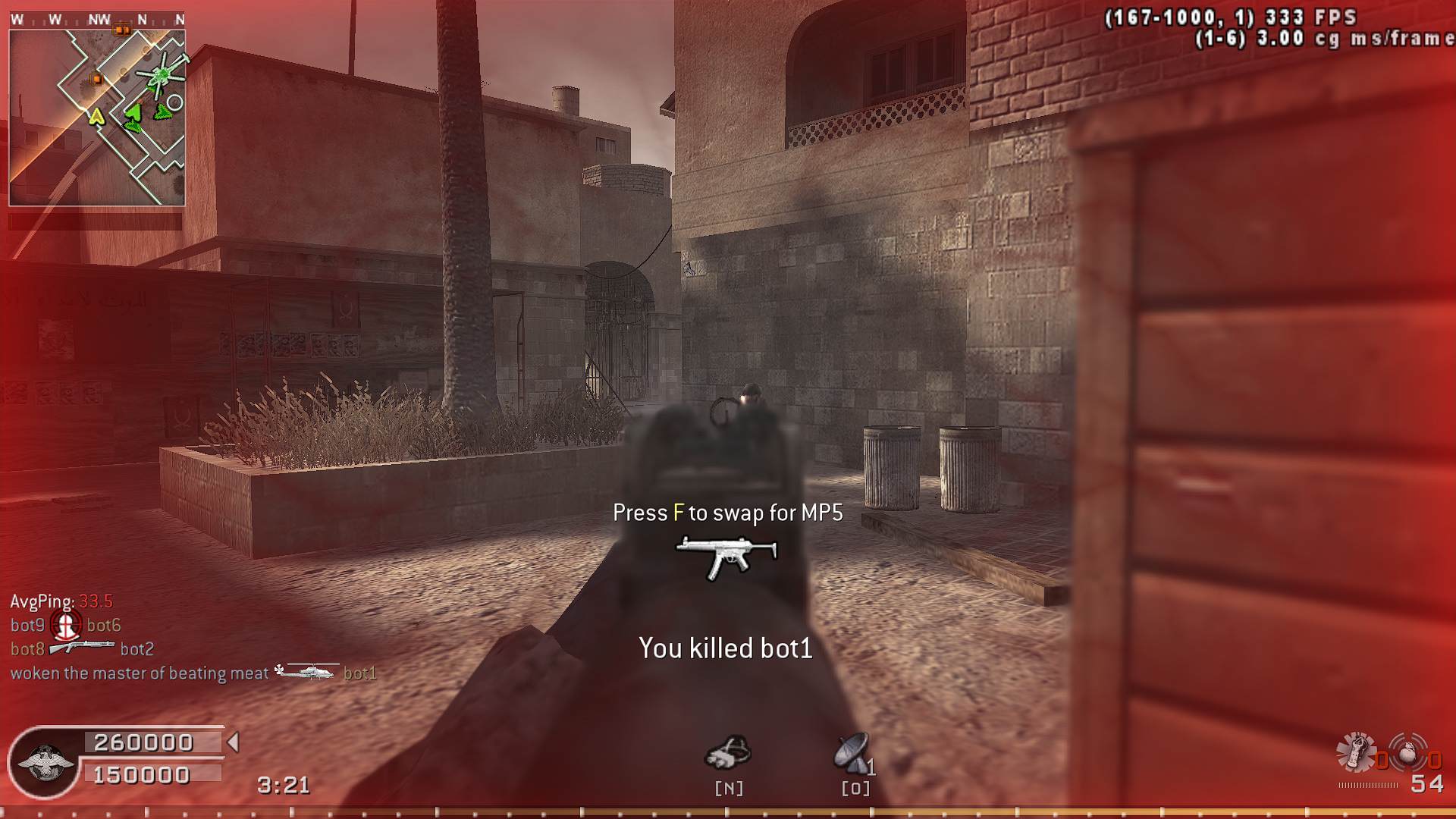Click the rifle kill icon in killfeed
Viewport: 1456px width, 819px height.
[x=82, y=648]
